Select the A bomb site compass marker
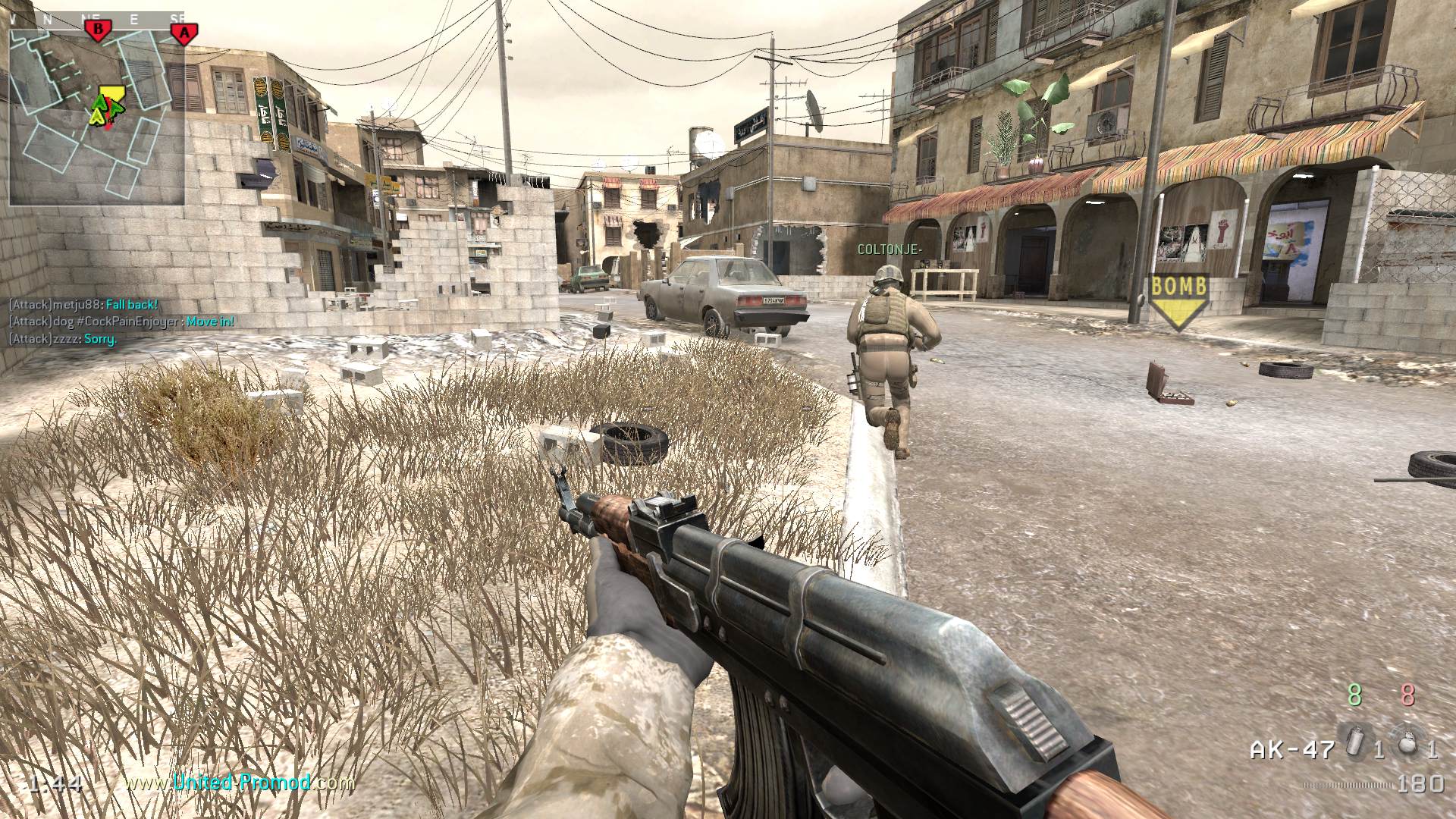 tap(183, 33)
